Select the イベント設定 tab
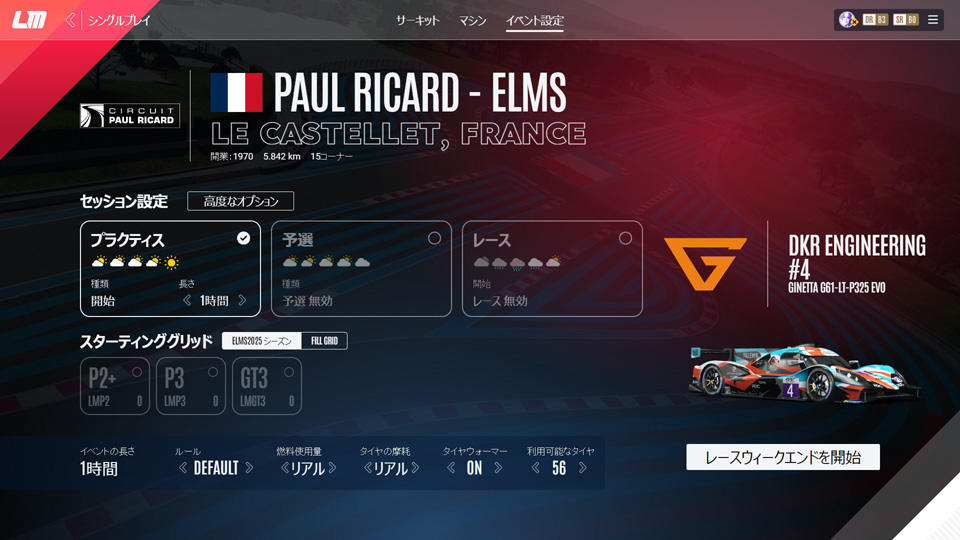The image size is (960, 540). 534,20
